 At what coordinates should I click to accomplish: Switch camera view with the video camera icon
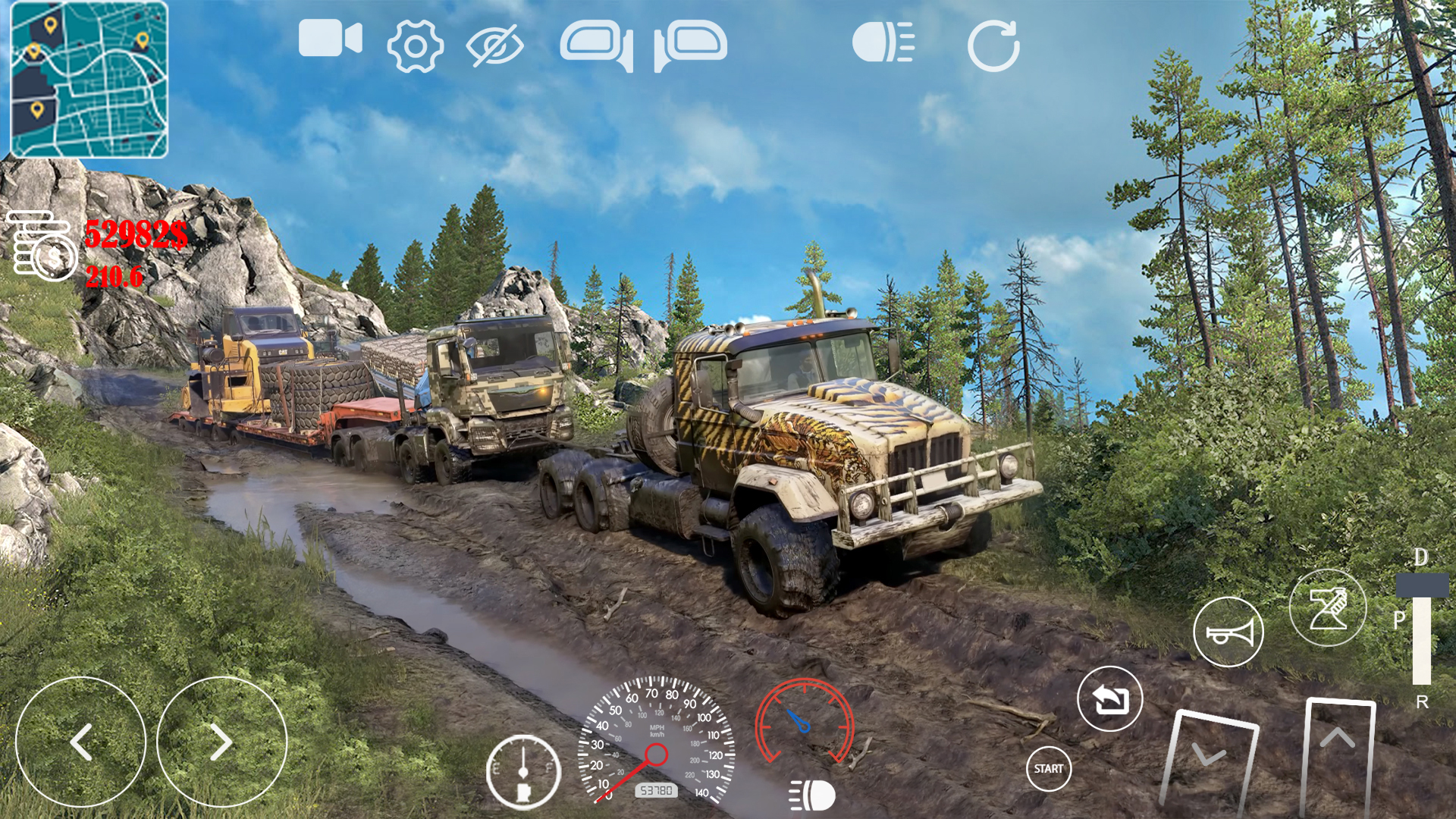click(330, 39)
